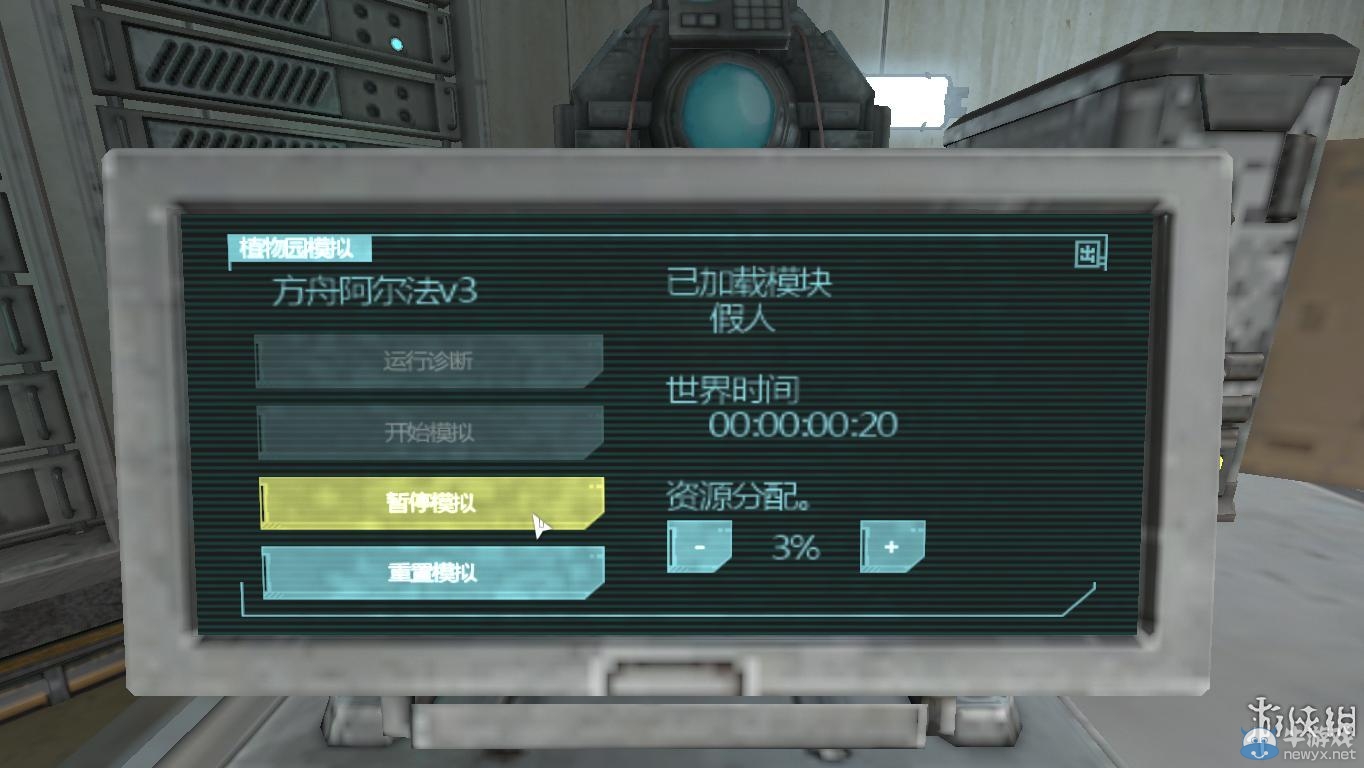
Task: Click the 已加载模块 section header
Action: (x=751, y=283)
